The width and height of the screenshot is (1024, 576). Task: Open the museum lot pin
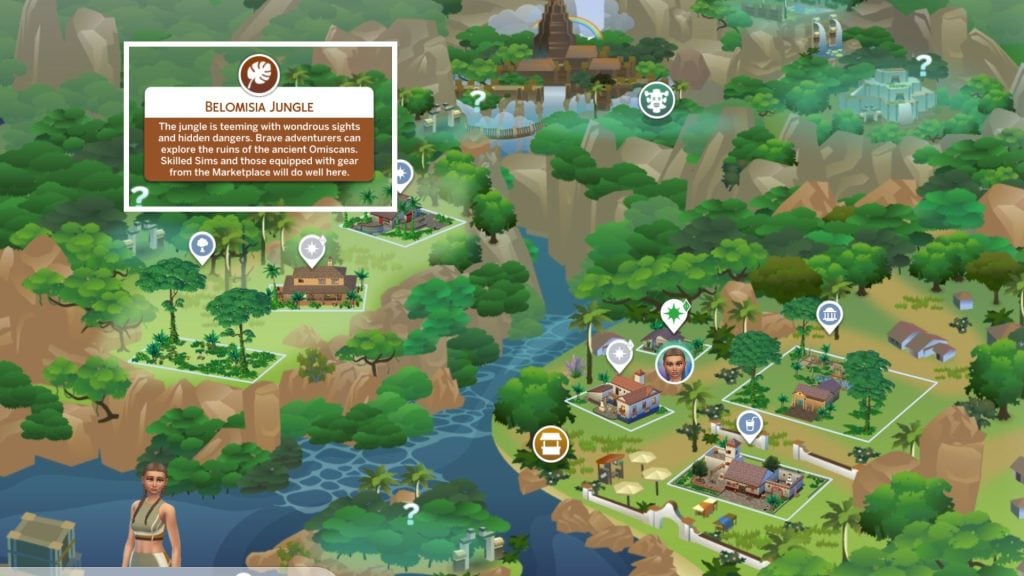829,317
